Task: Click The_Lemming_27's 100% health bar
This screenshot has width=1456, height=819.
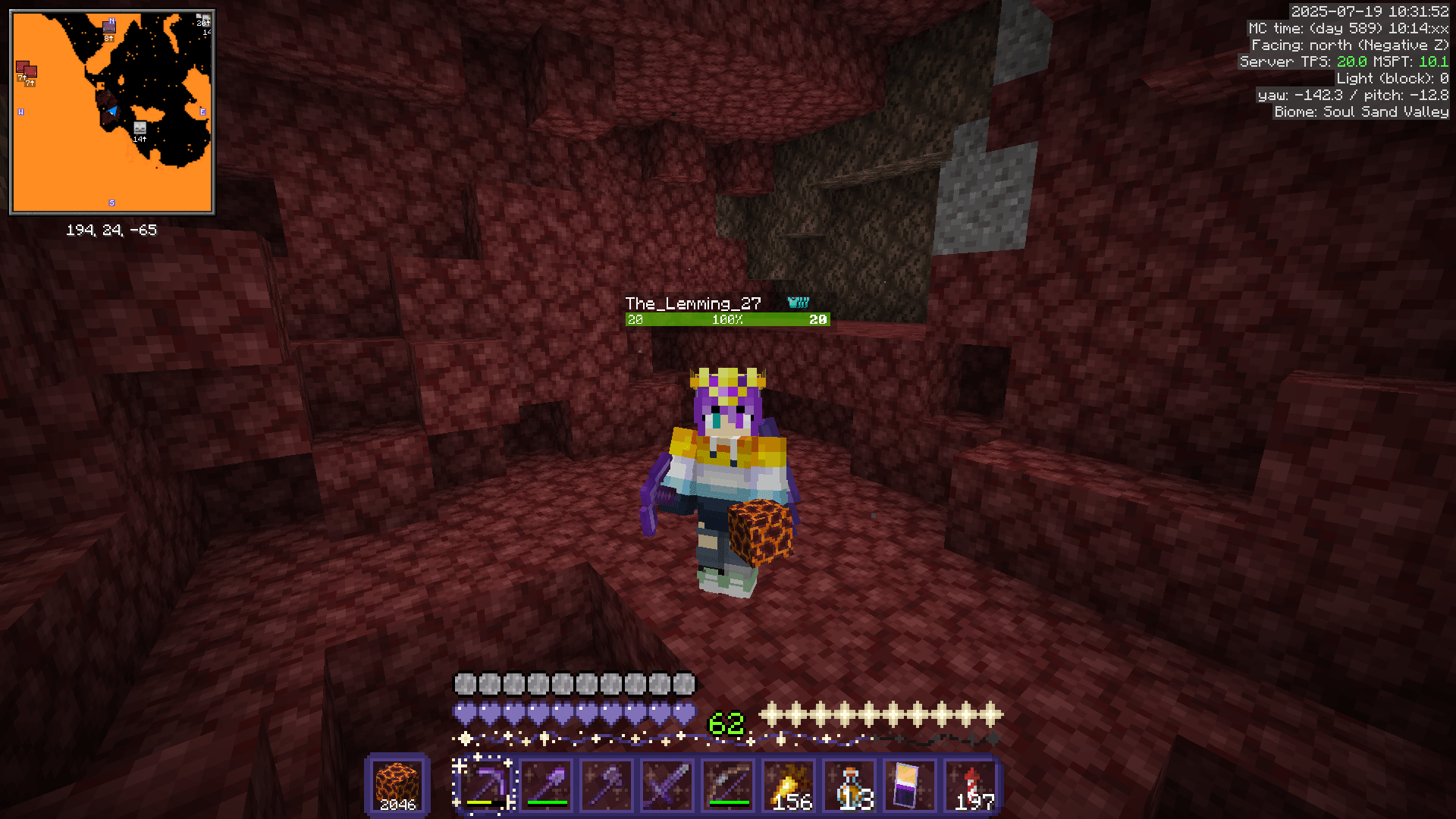Action: click(x=726, y=319)
